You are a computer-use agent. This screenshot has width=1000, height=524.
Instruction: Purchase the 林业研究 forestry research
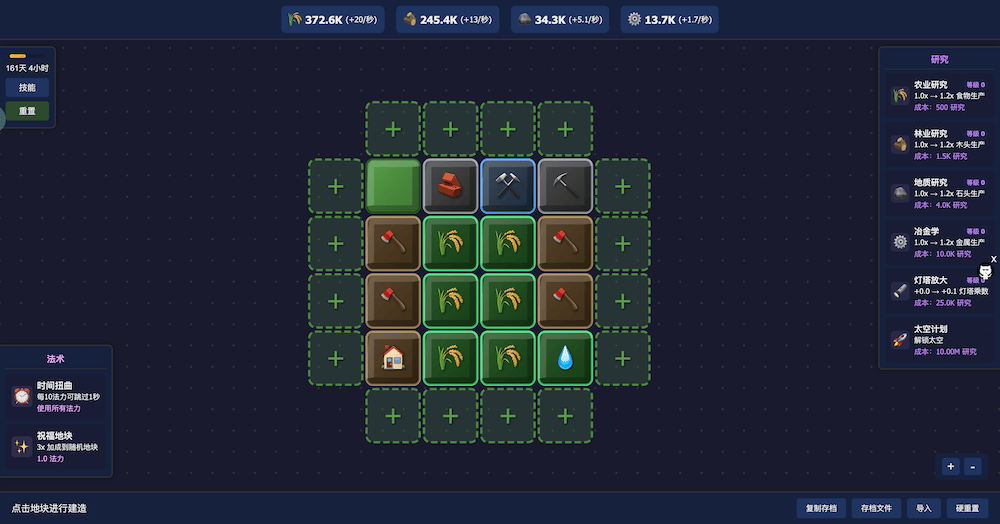point(937,144)
